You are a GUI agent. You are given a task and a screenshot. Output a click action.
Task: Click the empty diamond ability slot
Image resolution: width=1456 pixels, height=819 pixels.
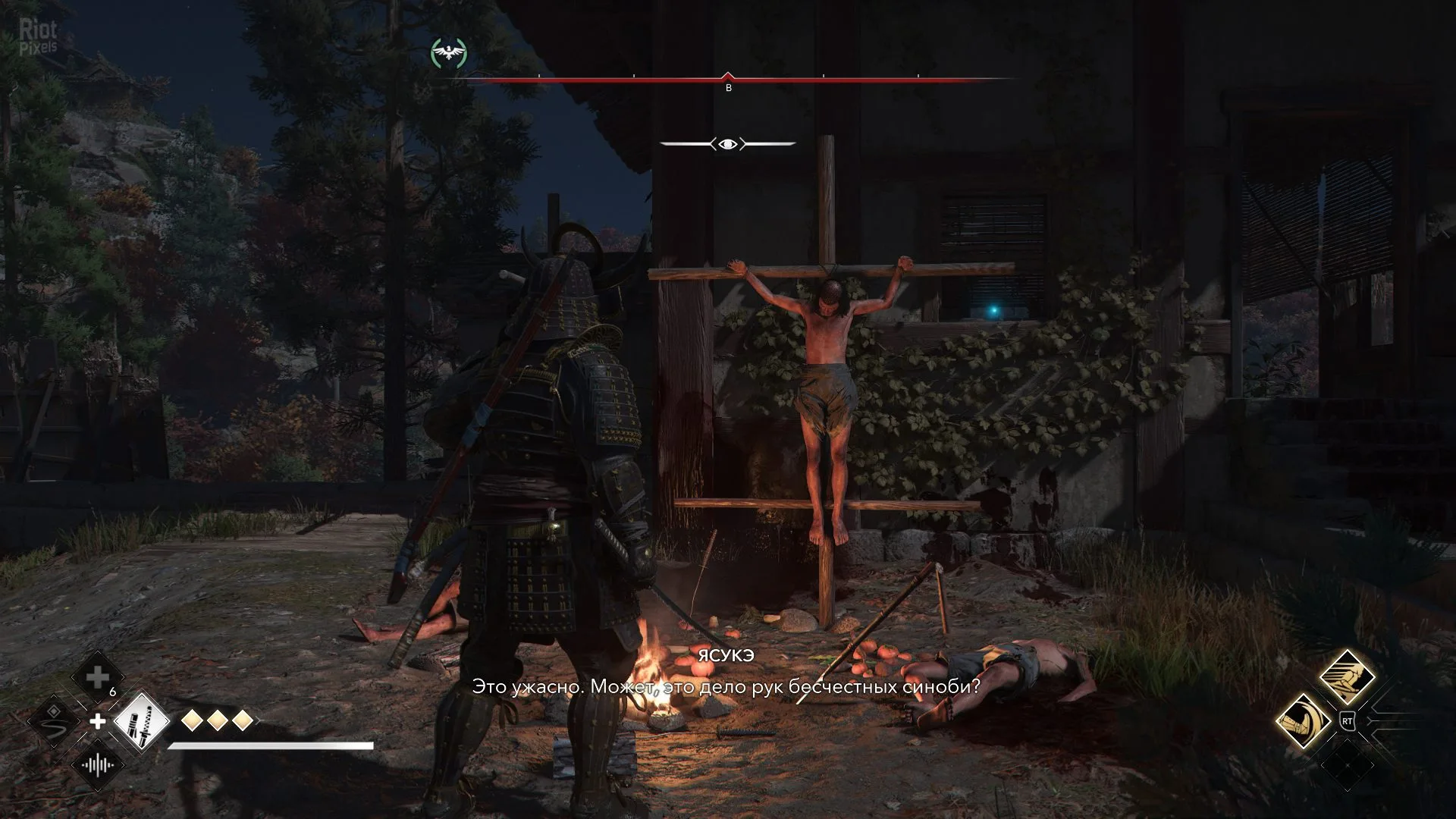pyautogui.click(x=1348, y=764)
